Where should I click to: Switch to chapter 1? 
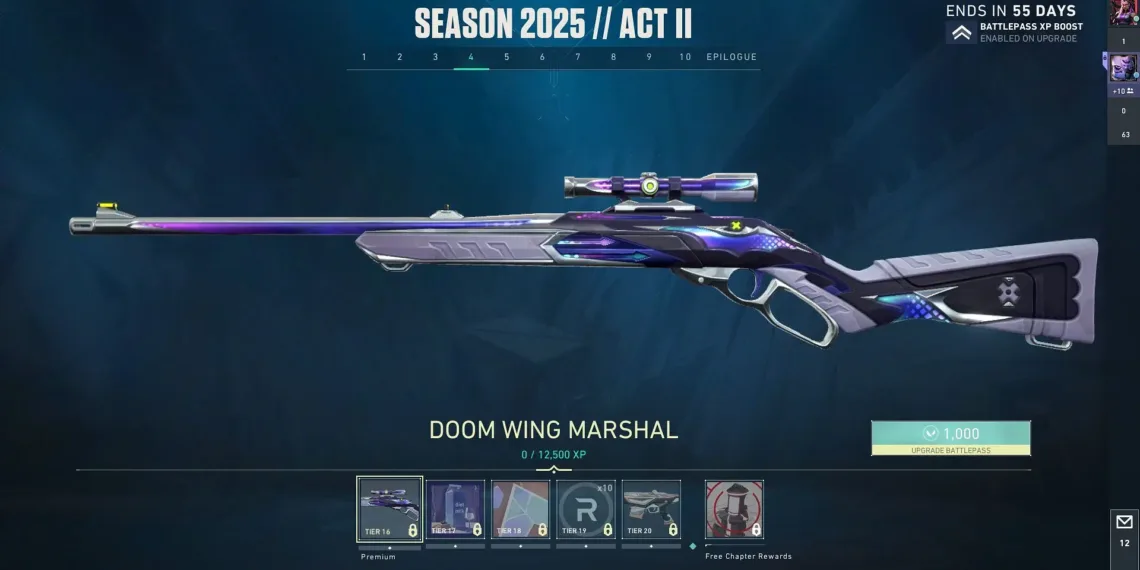point(364,57)
